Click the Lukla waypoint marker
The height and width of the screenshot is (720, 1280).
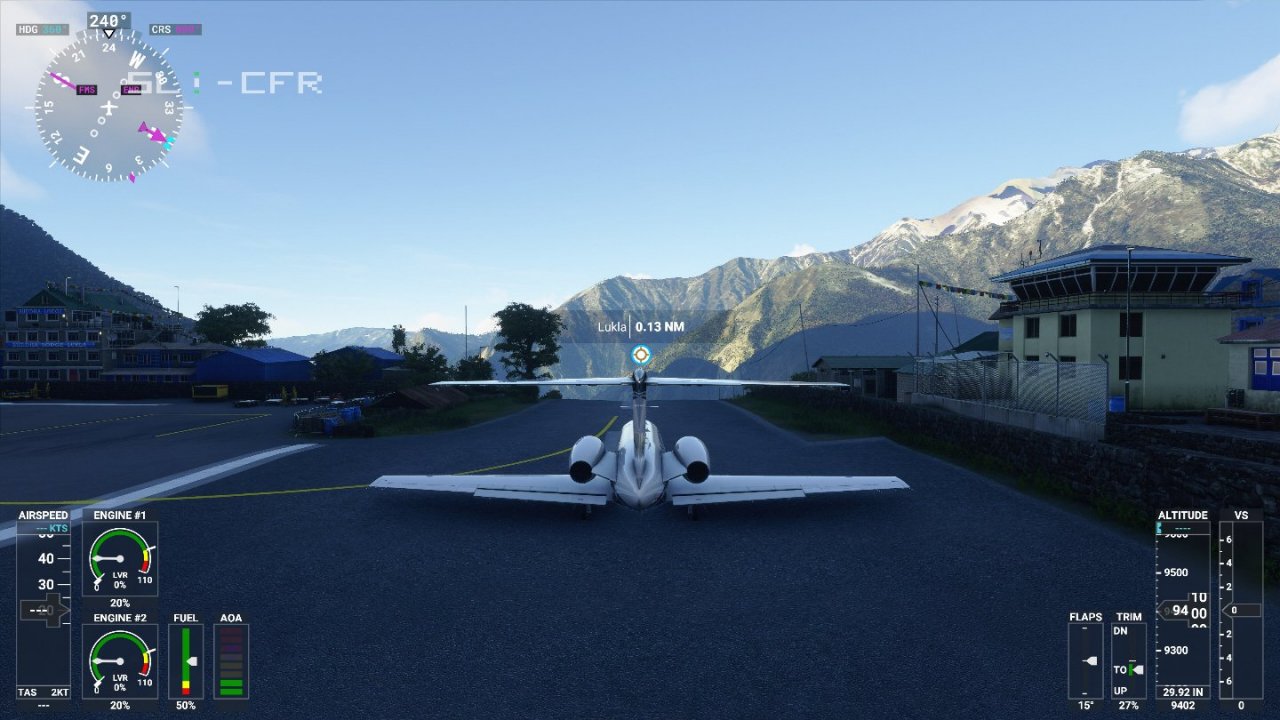(641, 355)
